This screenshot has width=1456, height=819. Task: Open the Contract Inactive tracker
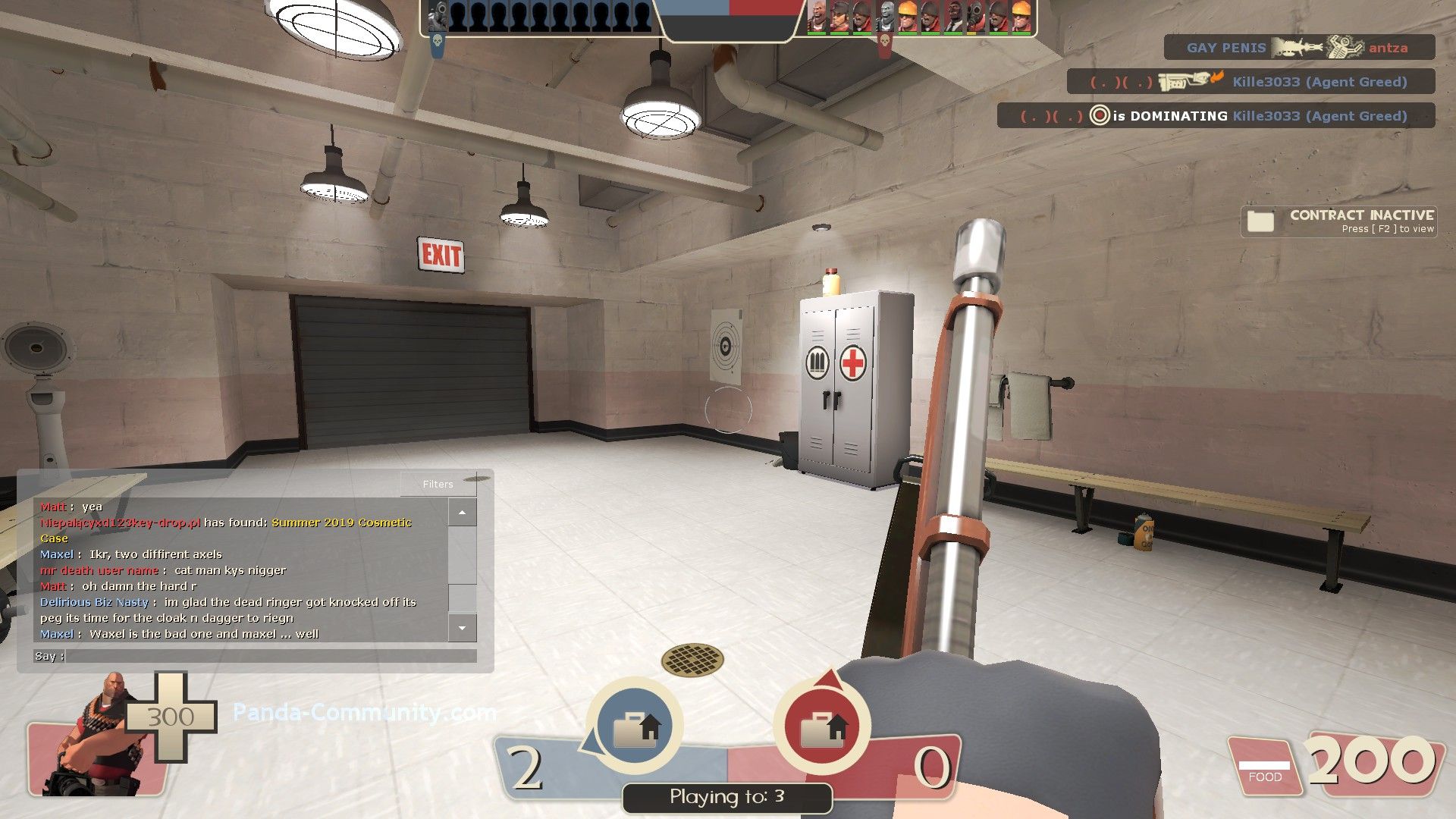coord(1339,221)
